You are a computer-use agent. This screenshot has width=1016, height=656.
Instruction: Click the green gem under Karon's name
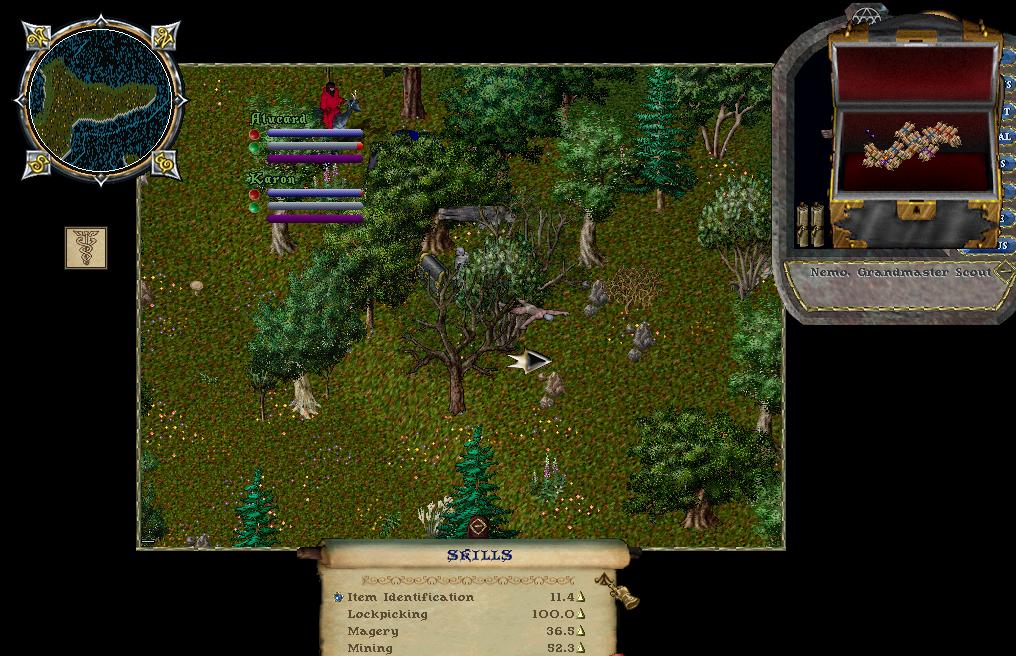pos(255,207)
